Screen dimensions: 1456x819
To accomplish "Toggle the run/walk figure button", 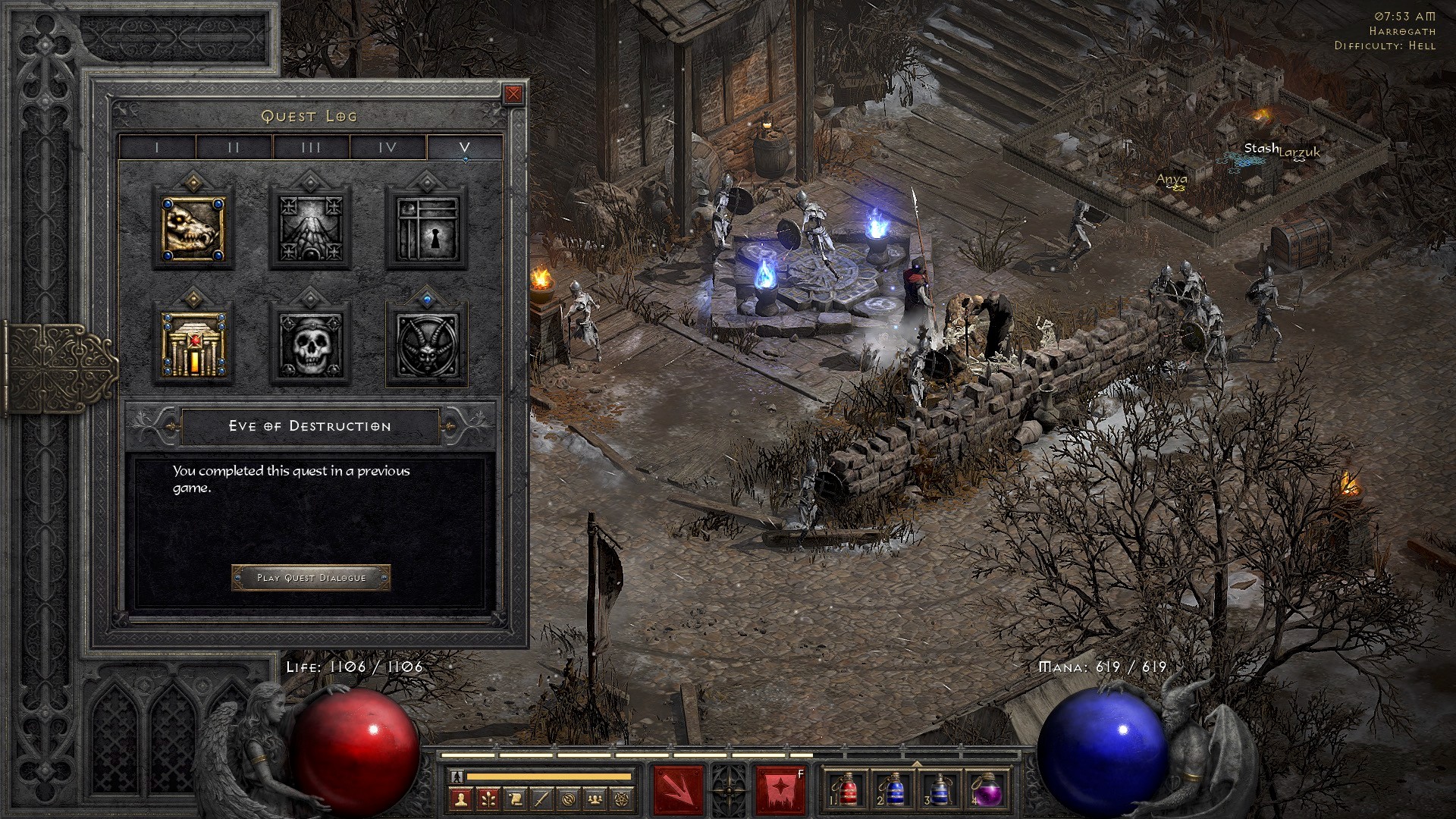I will (456, 777).
